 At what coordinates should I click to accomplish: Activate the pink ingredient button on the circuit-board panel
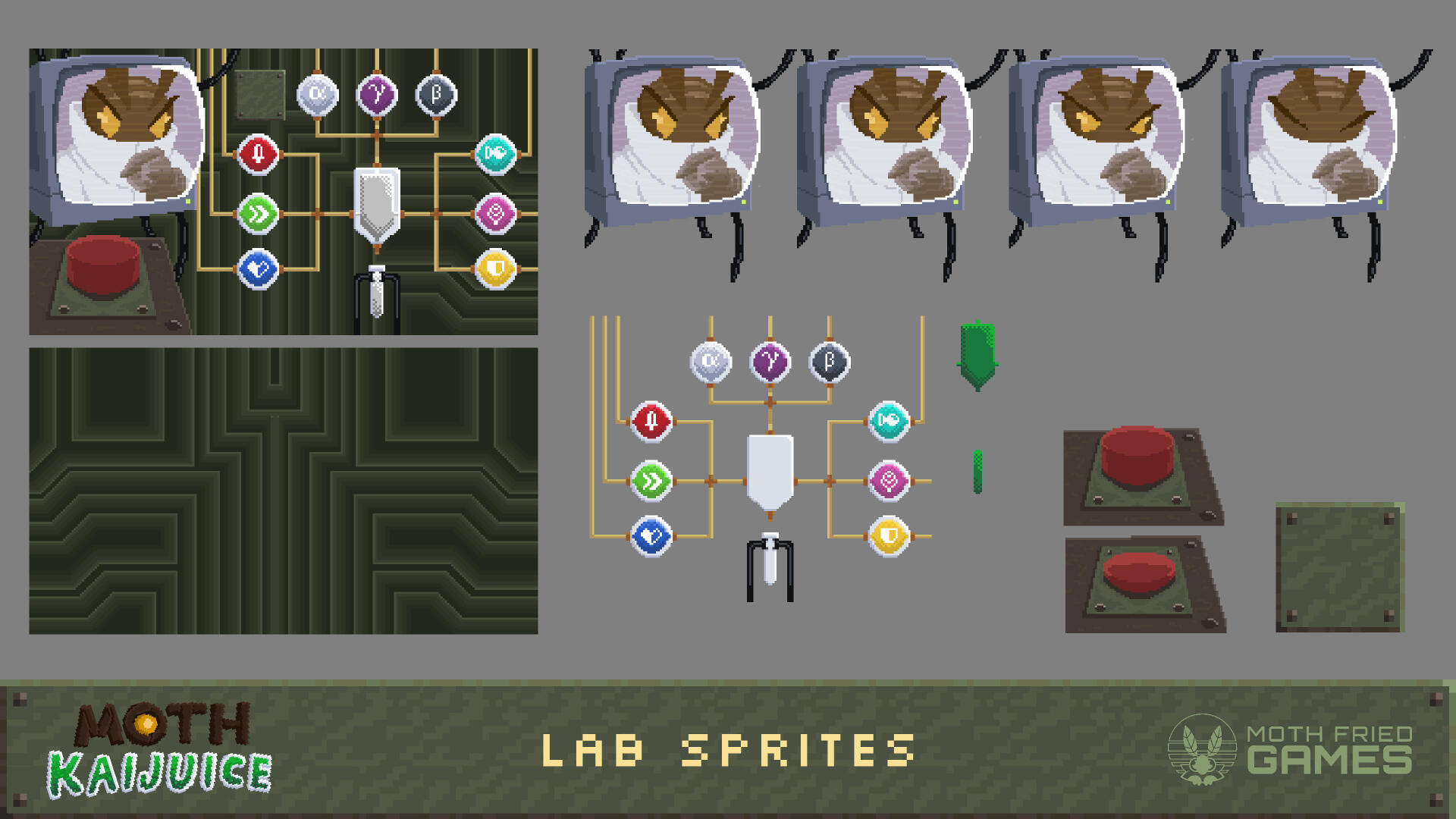(495, 214)
